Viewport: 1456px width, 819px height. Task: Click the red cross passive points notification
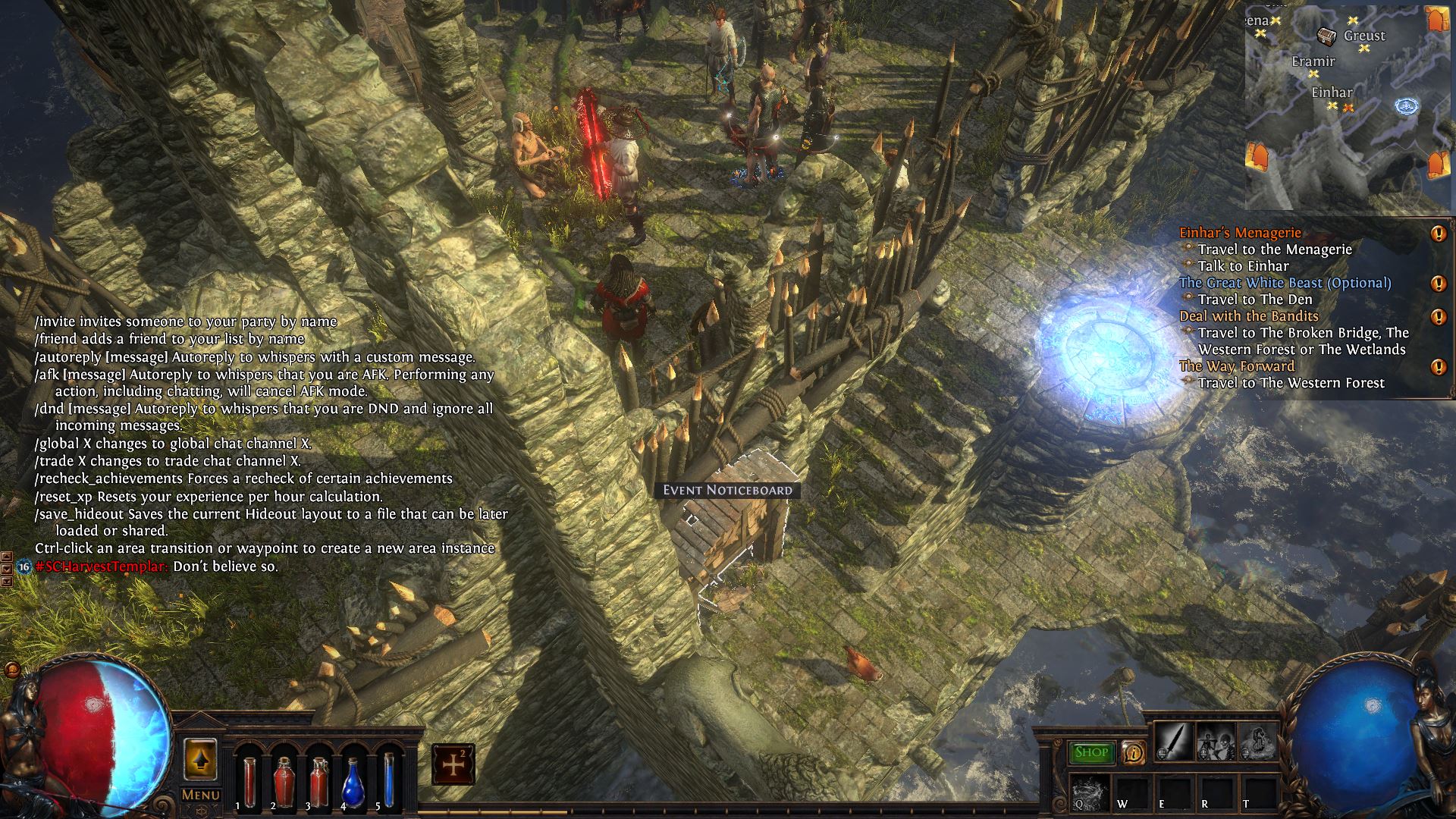[453, 764]
